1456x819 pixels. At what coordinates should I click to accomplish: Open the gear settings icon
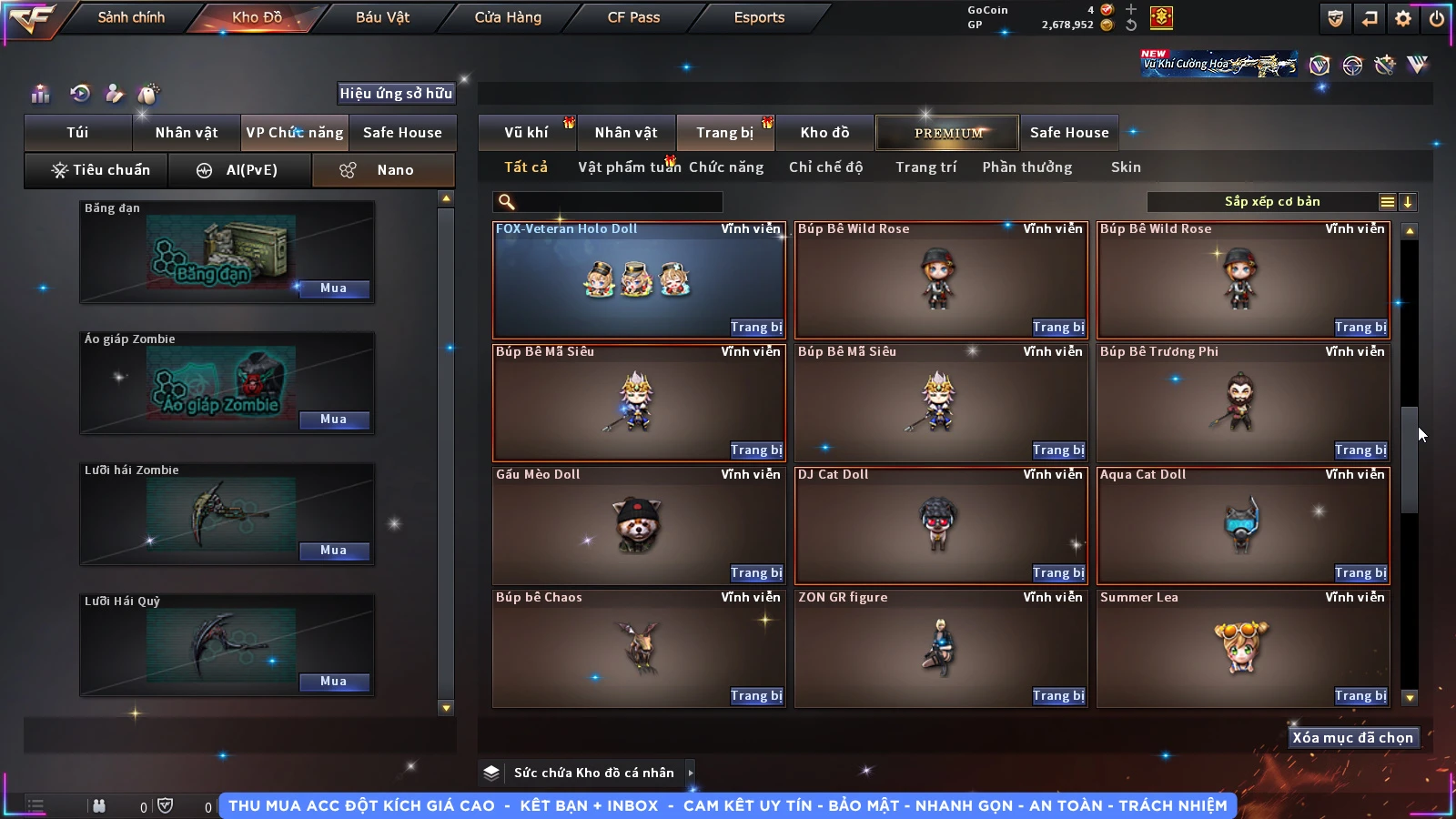(1403, 18)
